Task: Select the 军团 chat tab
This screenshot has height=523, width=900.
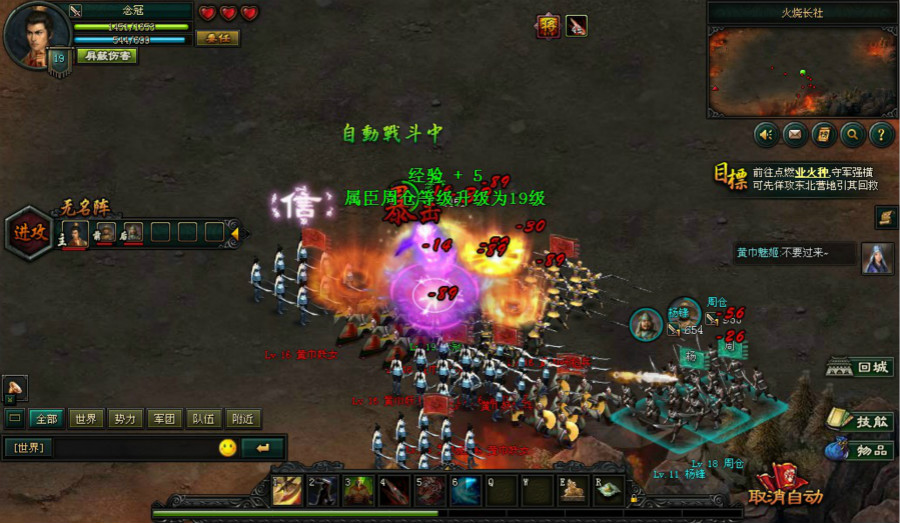Action: coord(164,418)
